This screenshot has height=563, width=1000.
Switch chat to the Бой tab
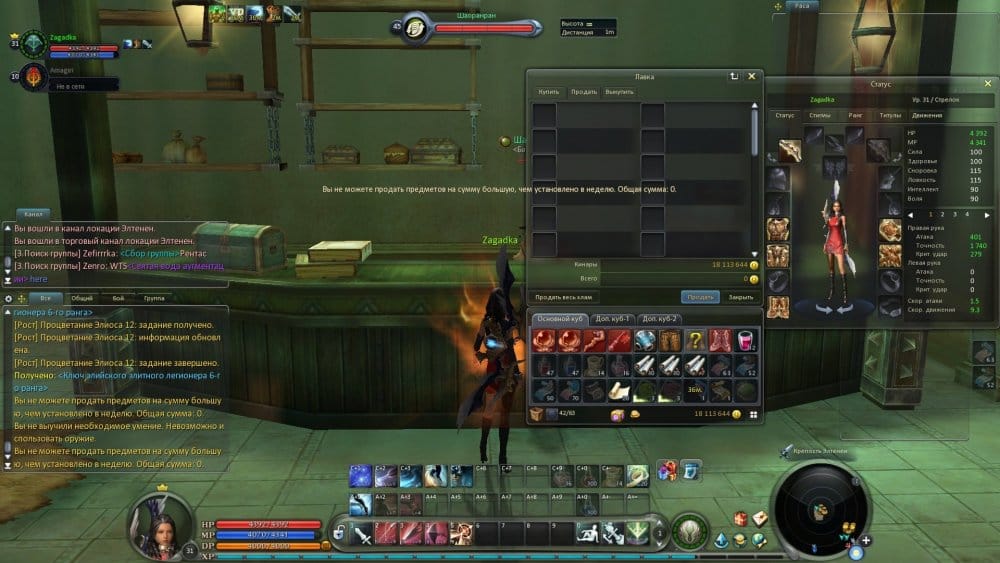[118, 298]
